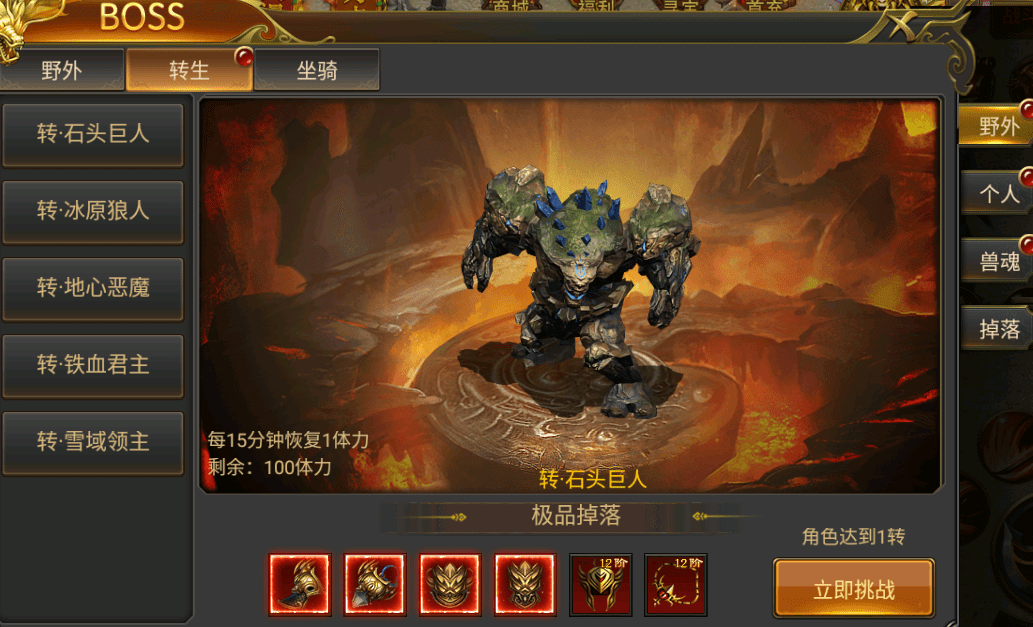Choose the 转·雪域领主 boss entry

(93, 442)
